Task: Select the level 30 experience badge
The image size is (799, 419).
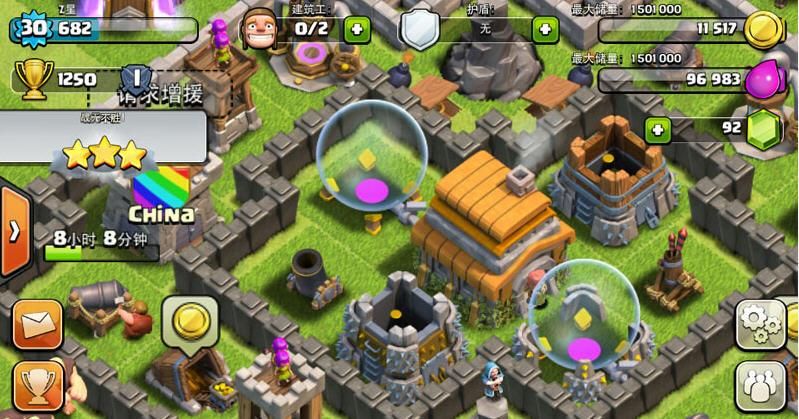Action: [33, 28]
